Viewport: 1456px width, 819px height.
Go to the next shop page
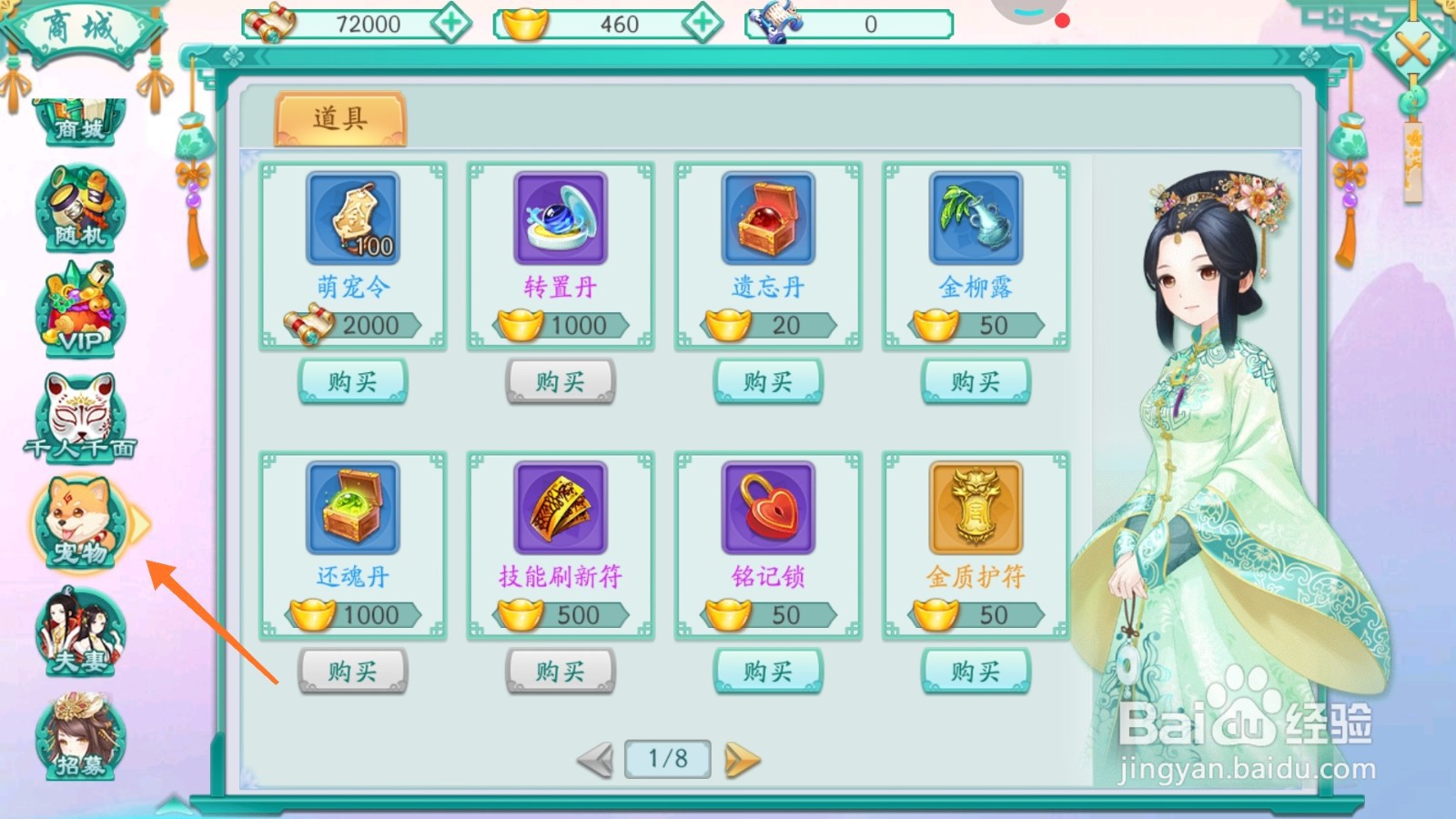pyautogui.click(x=742, y=757)
